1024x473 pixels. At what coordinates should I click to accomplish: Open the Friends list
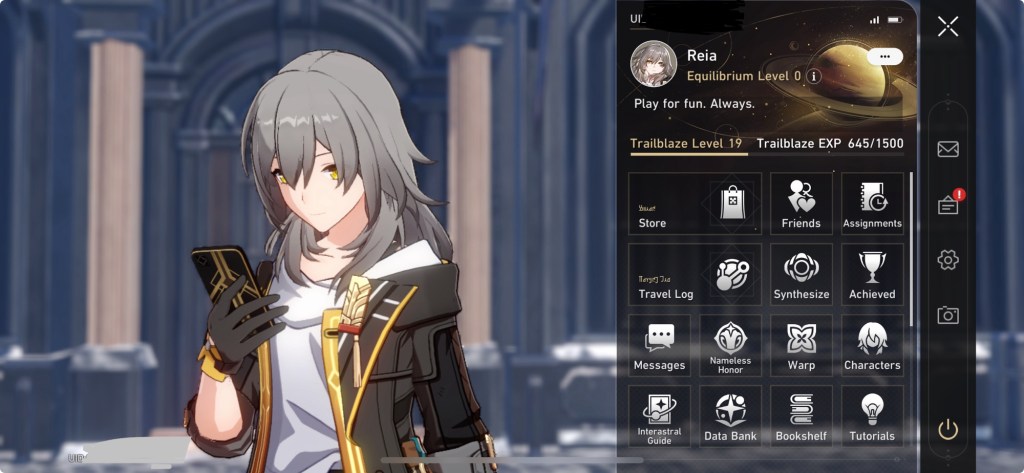(801, 203)
